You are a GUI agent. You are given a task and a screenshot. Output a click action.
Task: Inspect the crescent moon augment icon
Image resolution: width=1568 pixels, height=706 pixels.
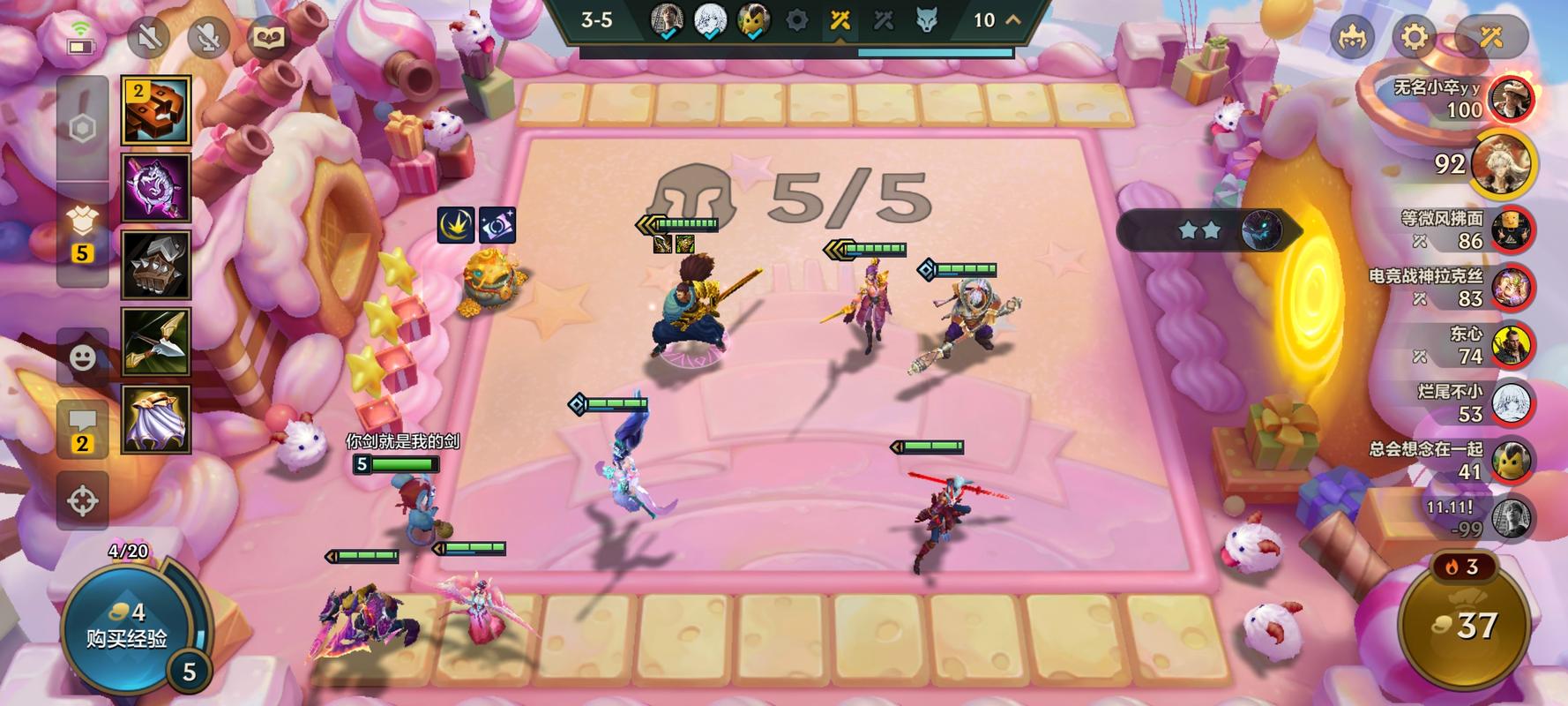coord(456,226)
